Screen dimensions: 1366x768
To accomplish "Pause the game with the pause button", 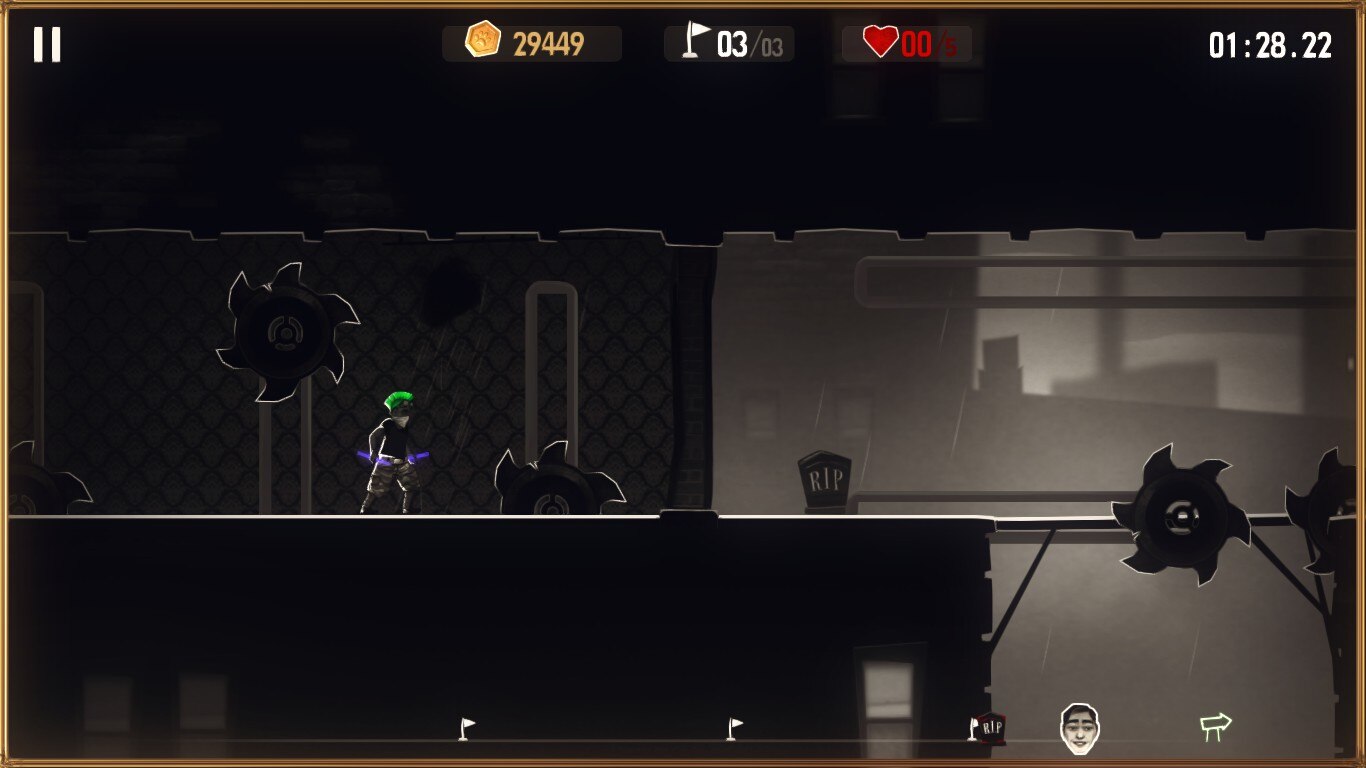I will (47, 45).
